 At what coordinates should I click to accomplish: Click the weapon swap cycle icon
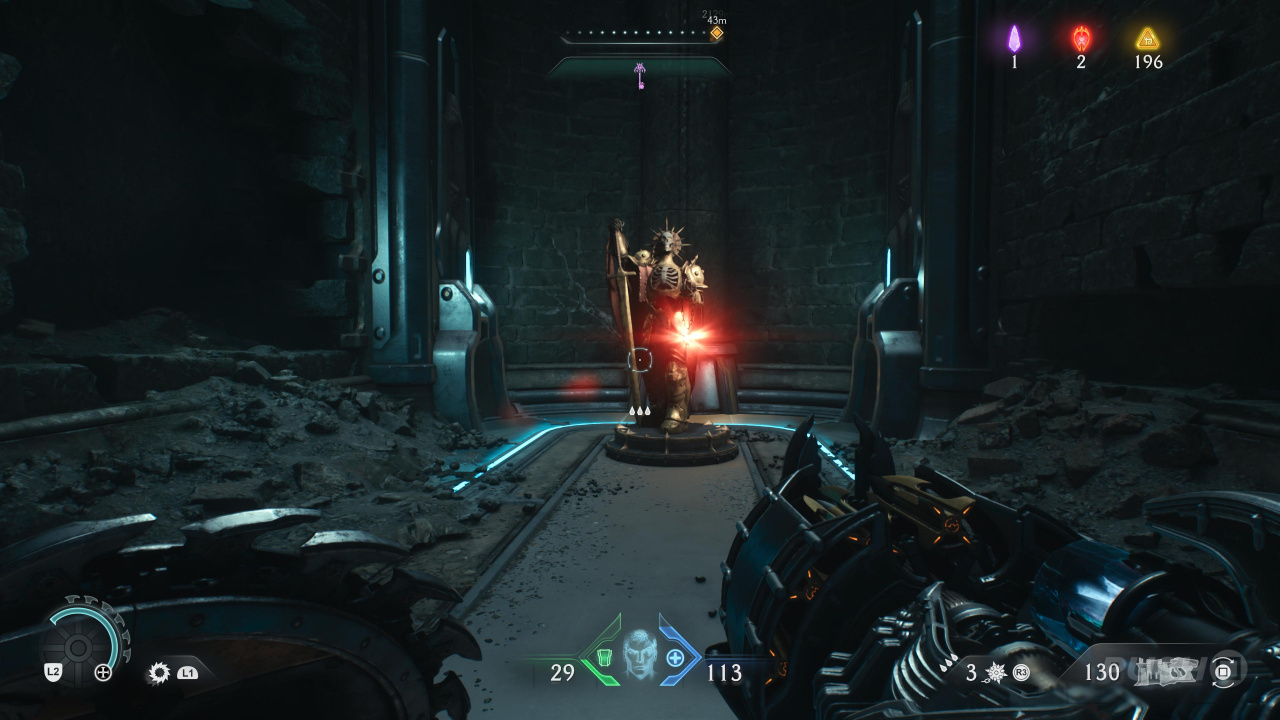tap(1223, 671)
